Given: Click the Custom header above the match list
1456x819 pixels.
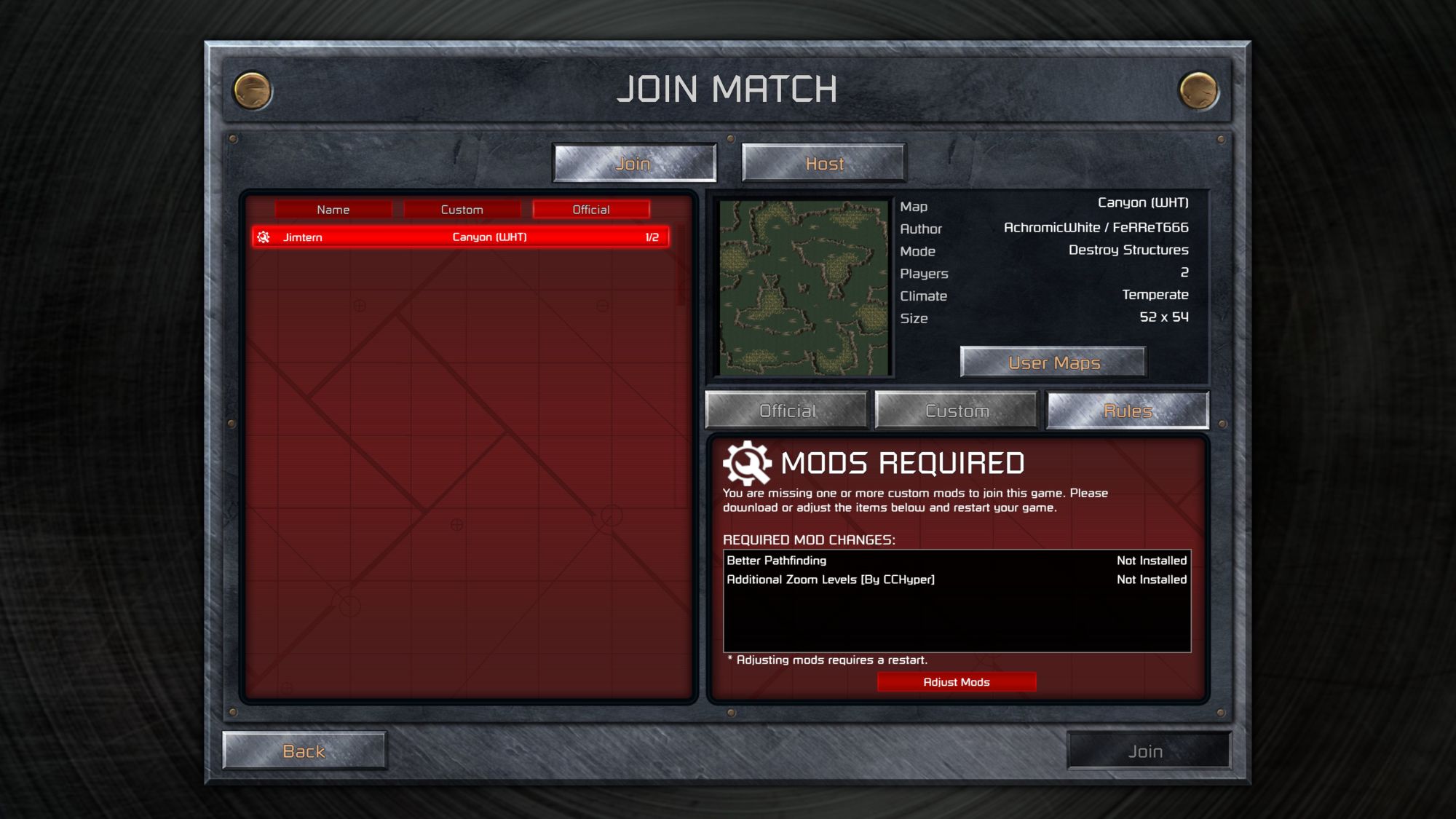Looking at the screenshot, I should point(462,210).
